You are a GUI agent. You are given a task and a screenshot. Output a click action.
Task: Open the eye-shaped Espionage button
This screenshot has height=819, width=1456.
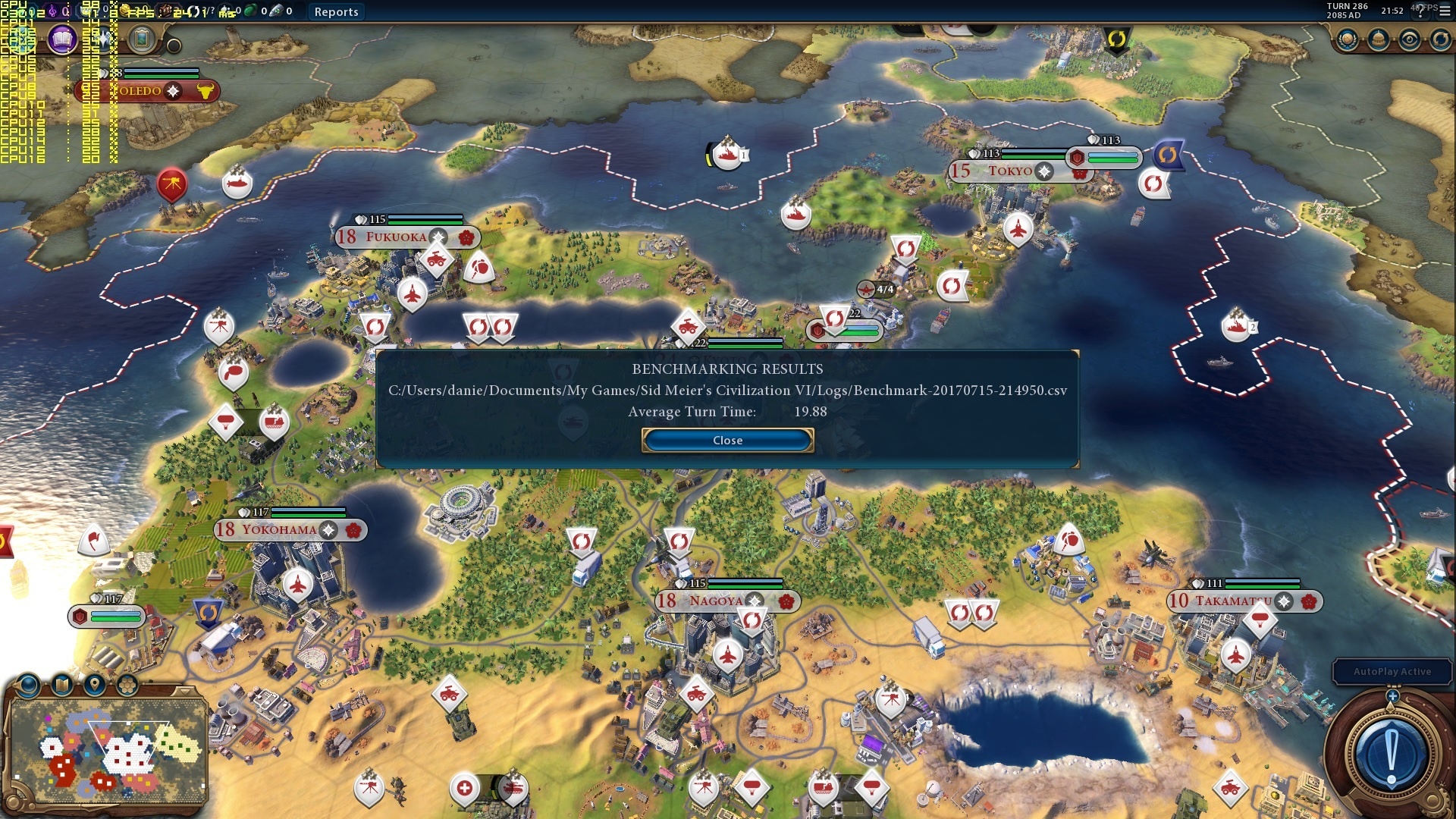(1410, 39)
